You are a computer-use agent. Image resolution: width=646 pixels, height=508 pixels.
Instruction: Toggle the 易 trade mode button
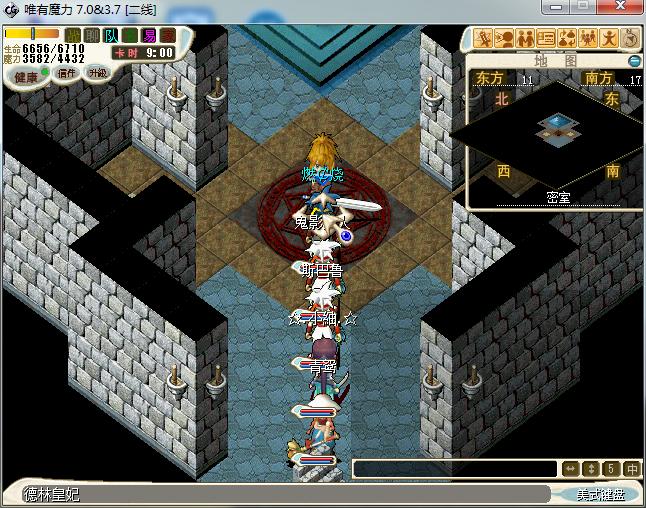[149, 36]
